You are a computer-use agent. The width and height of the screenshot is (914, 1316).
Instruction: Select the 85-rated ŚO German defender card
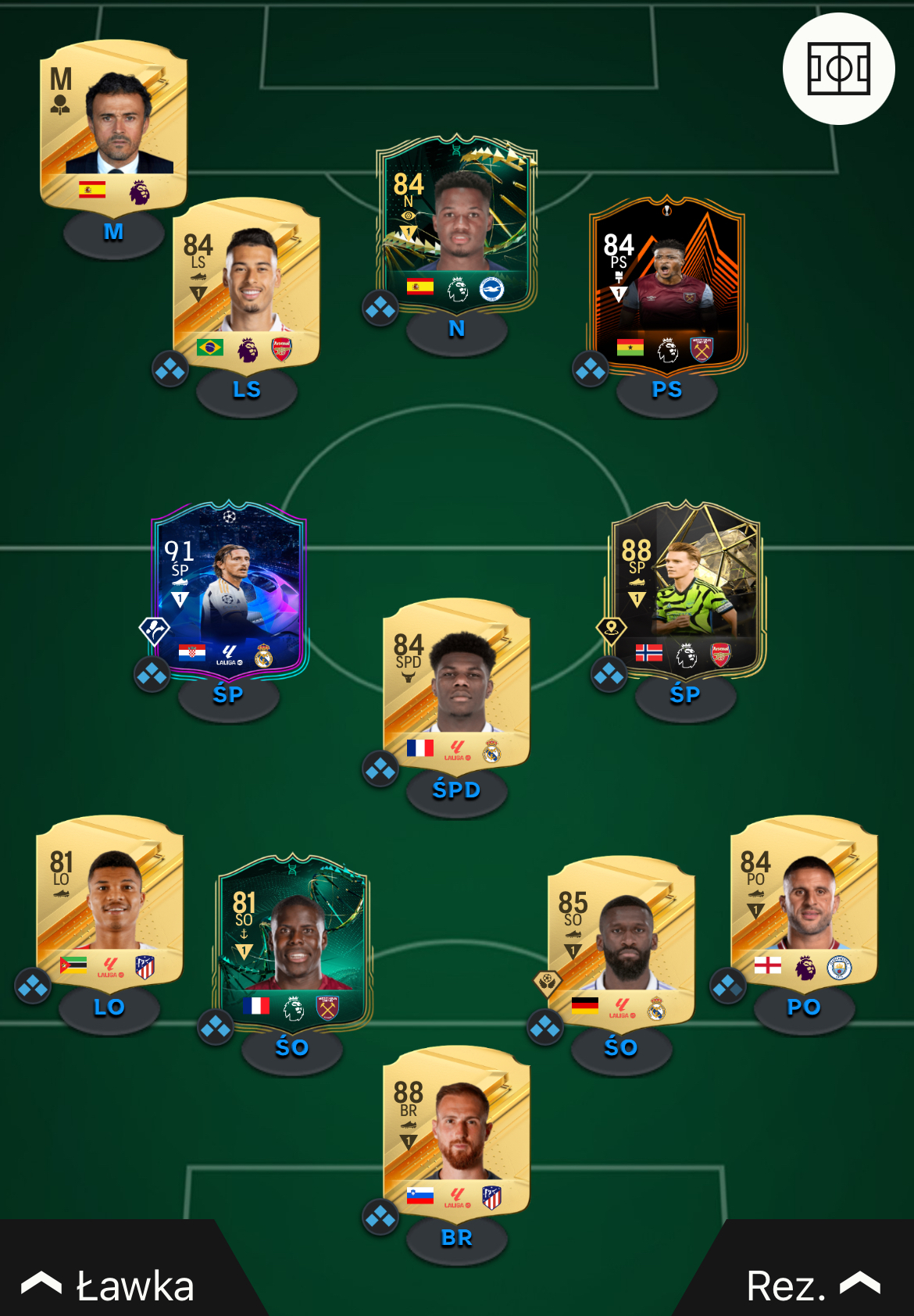tap(621, 941)
